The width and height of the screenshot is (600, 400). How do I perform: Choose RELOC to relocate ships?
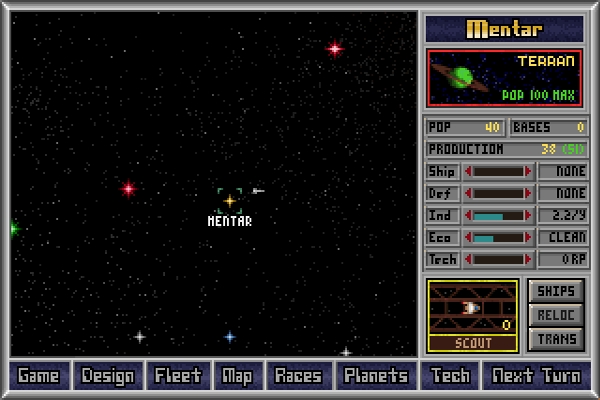point(556,315)
